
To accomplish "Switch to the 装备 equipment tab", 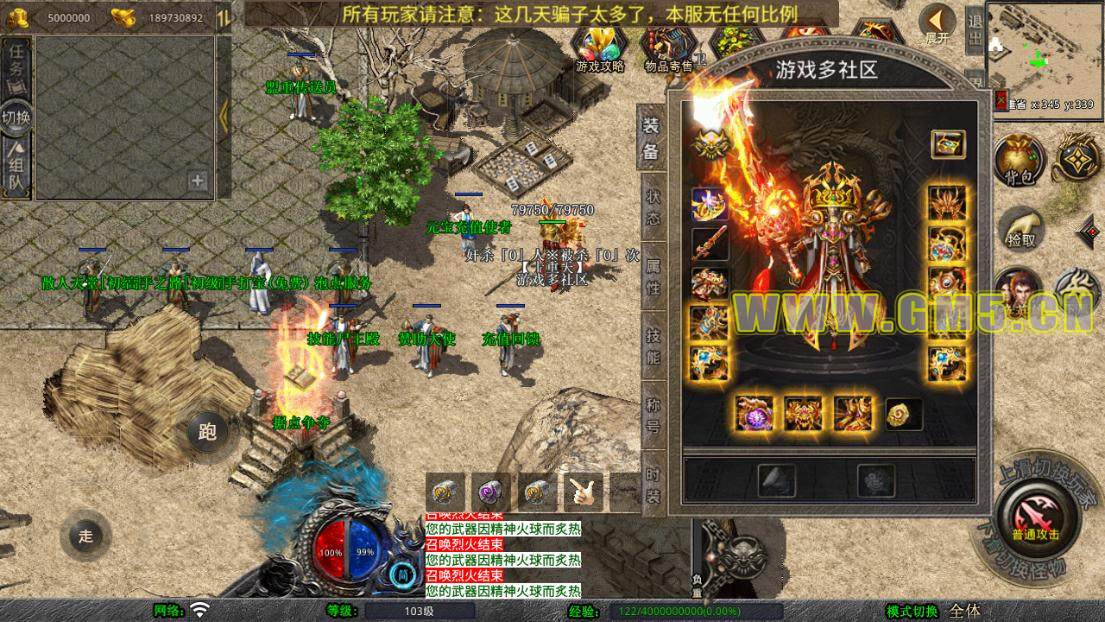I will click(x=651, y=138).
